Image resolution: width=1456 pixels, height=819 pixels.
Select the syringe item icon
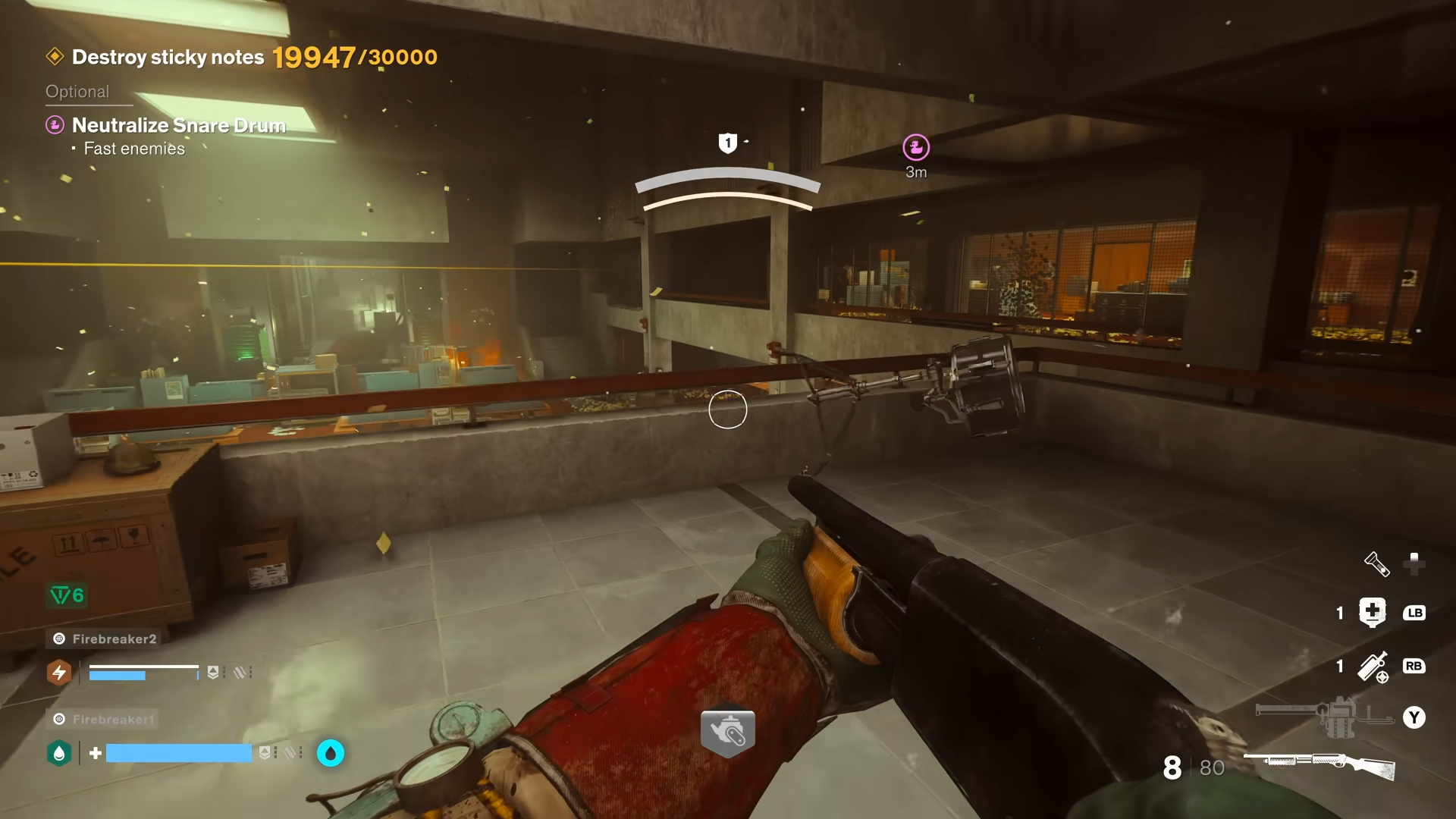1373,667
